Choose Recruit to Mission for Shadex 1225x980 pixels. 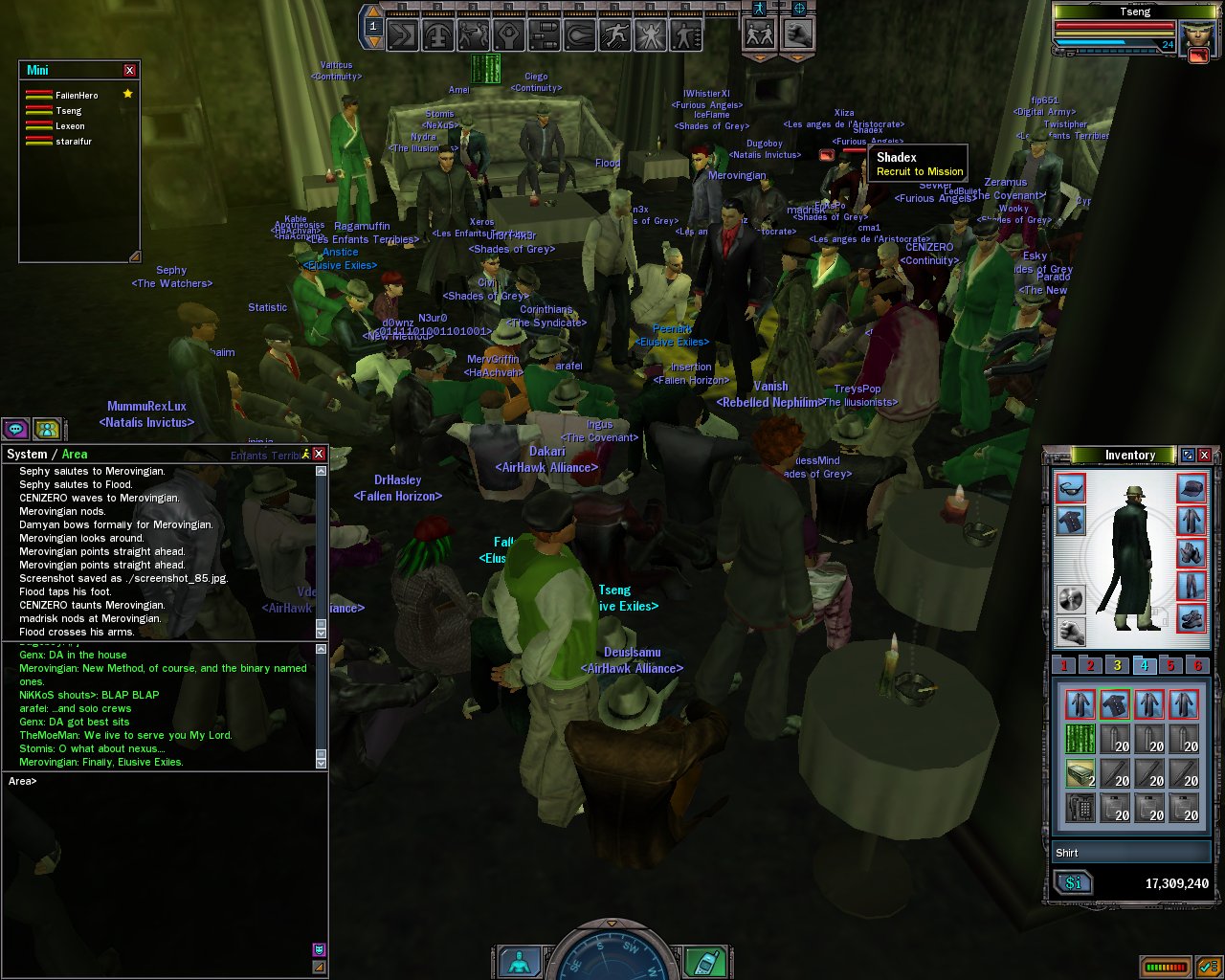click(919, 172)
